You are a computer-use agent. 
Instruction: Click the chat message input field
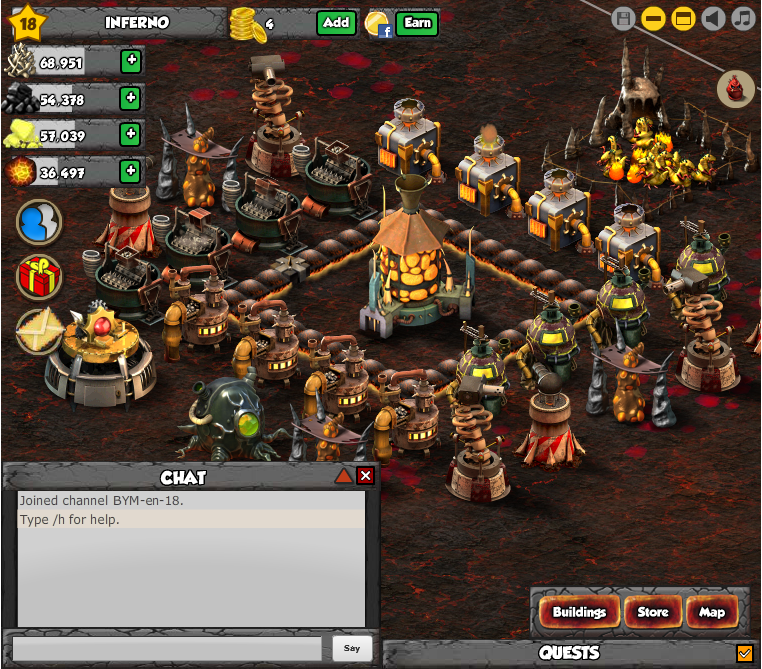click(168, 648)
